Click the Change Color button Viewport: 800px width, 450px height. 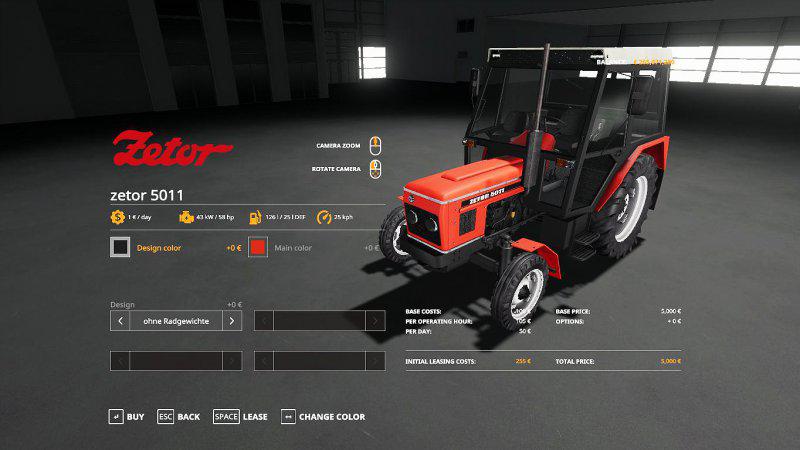pyautogui.click(x=323, y=416)
